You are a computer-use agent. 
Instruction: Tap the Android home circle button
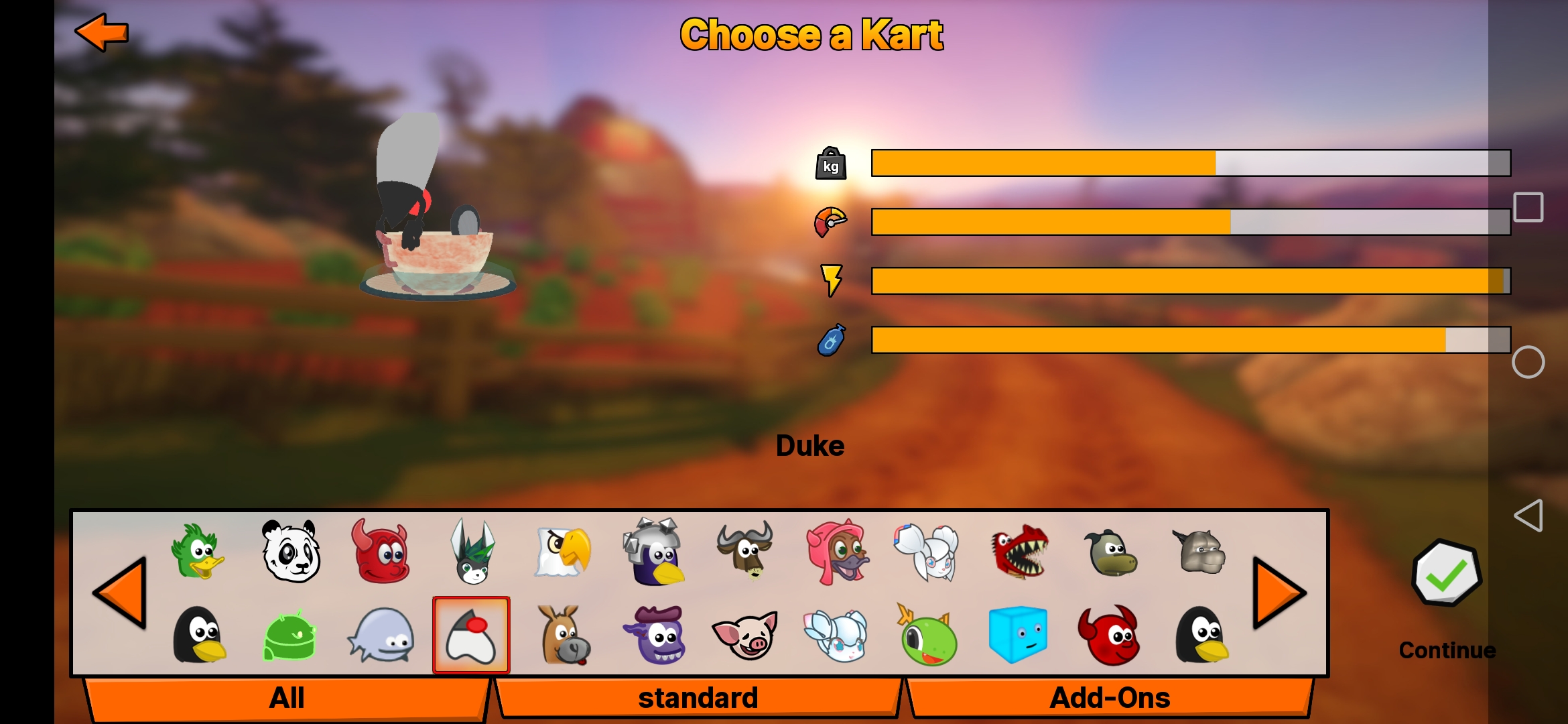coord(1528,363)
